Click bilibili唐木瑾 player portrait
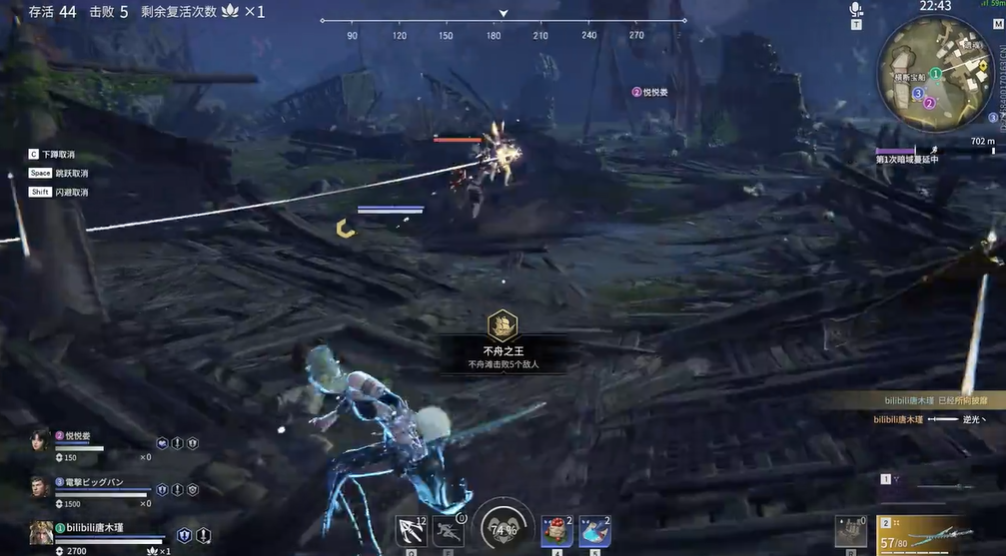Image resolution: width=1006 pixels, height=556 pixels. [x=40, y=532]
